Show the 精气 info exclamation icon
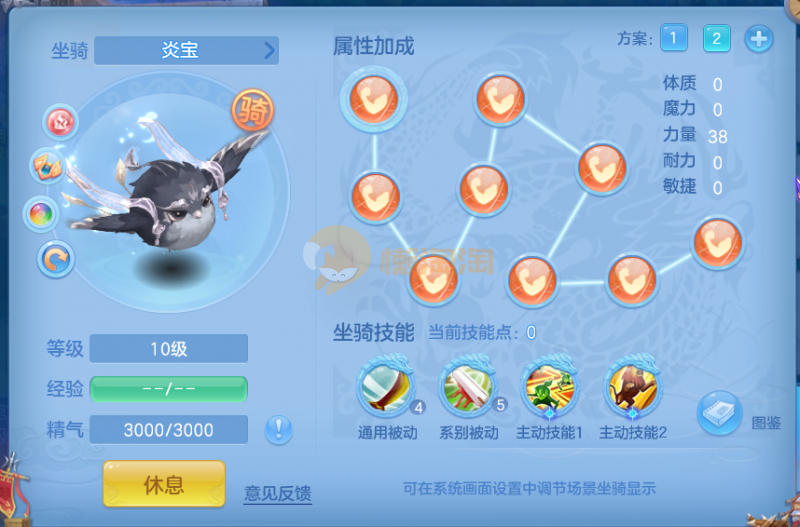Image resolution: width=800 pixels, height=527 pixels. (x=279, y=430)
